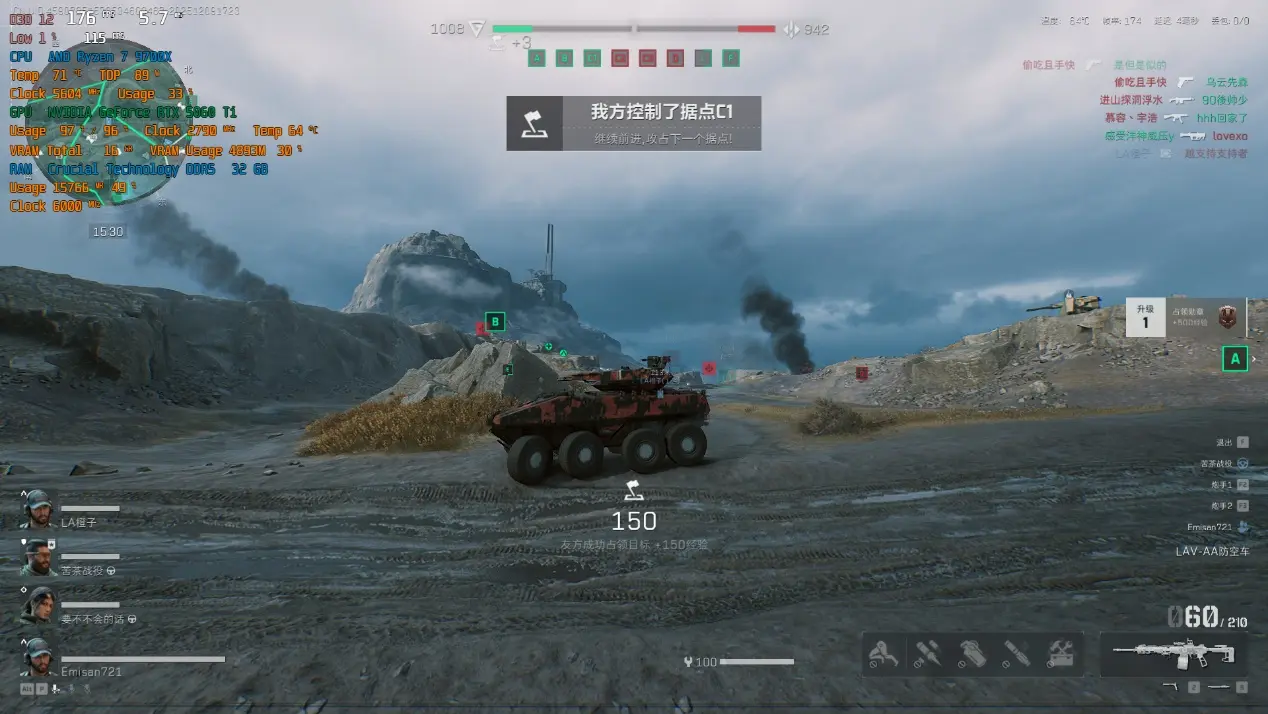Screen dimensions: 1268x714
Task: Click the green C1 objective flag icon
Action: pos(592,58)
